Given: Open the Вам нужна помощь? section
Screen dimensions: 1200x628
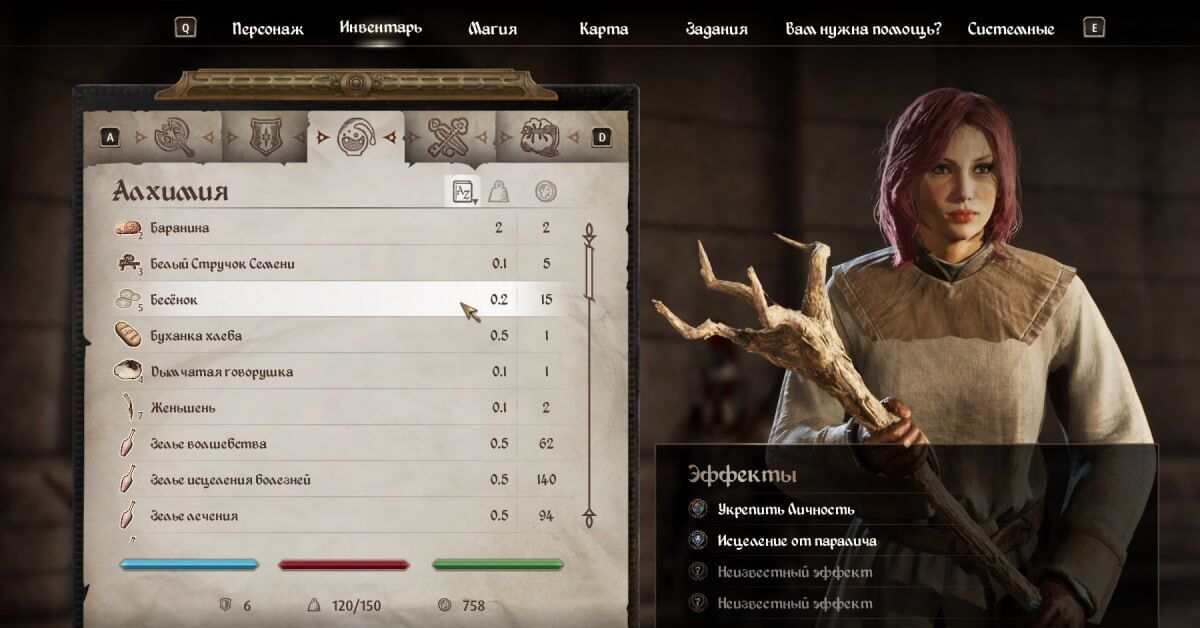Looking at the screenshot, I should pyautogui.click(x=864, y=29).
